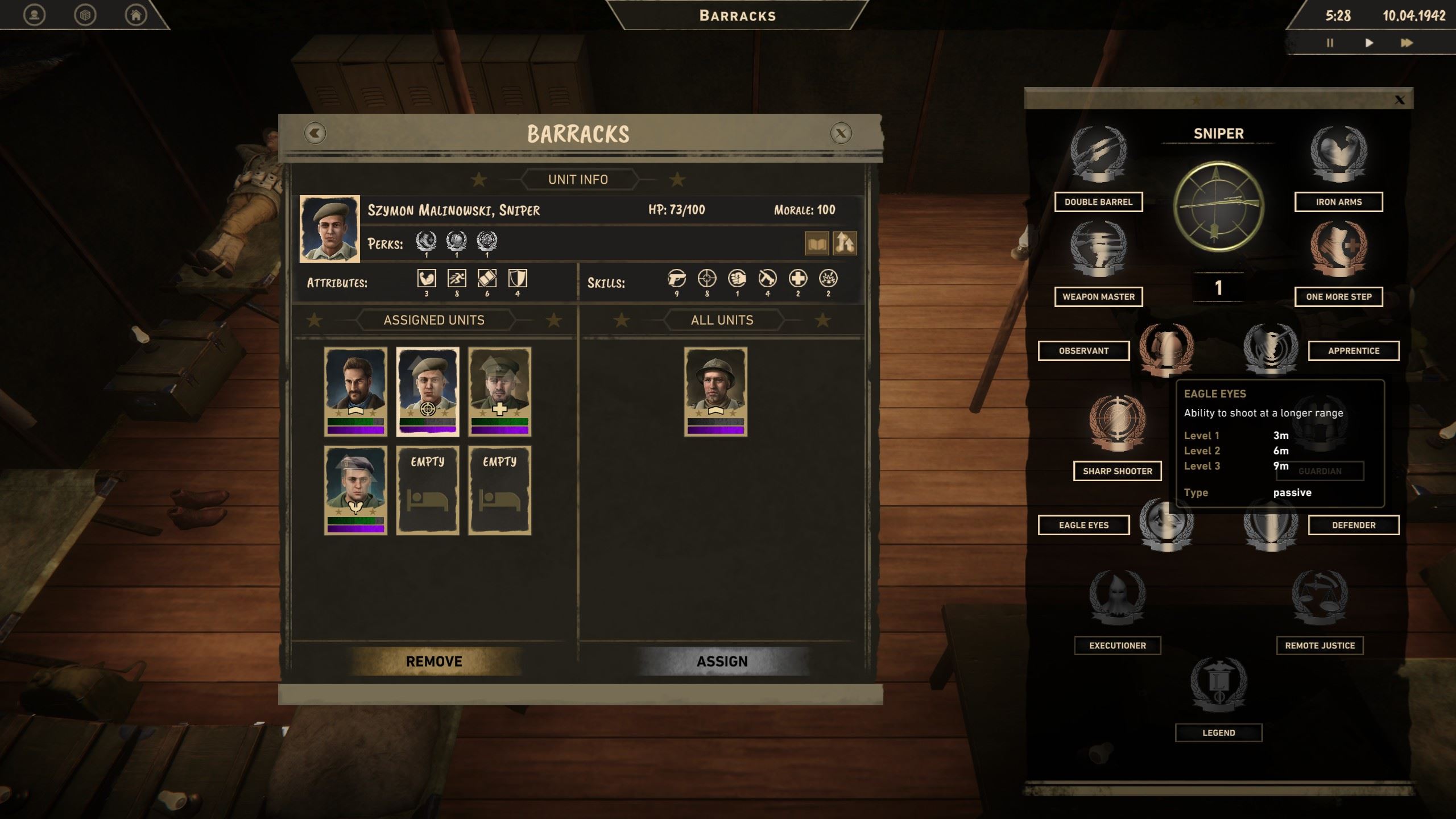Screen dimensions: 1456x819
Task: Select the helmeted soldier in All Units
Action: [715, 391]
